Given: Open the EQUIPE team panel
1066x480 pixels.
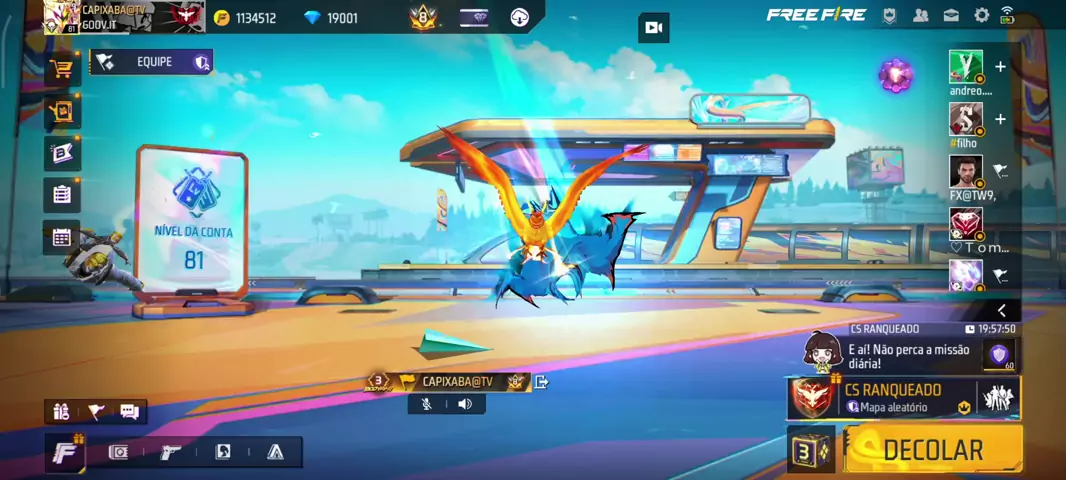Looking at the screenshot, I should (152, 62).
